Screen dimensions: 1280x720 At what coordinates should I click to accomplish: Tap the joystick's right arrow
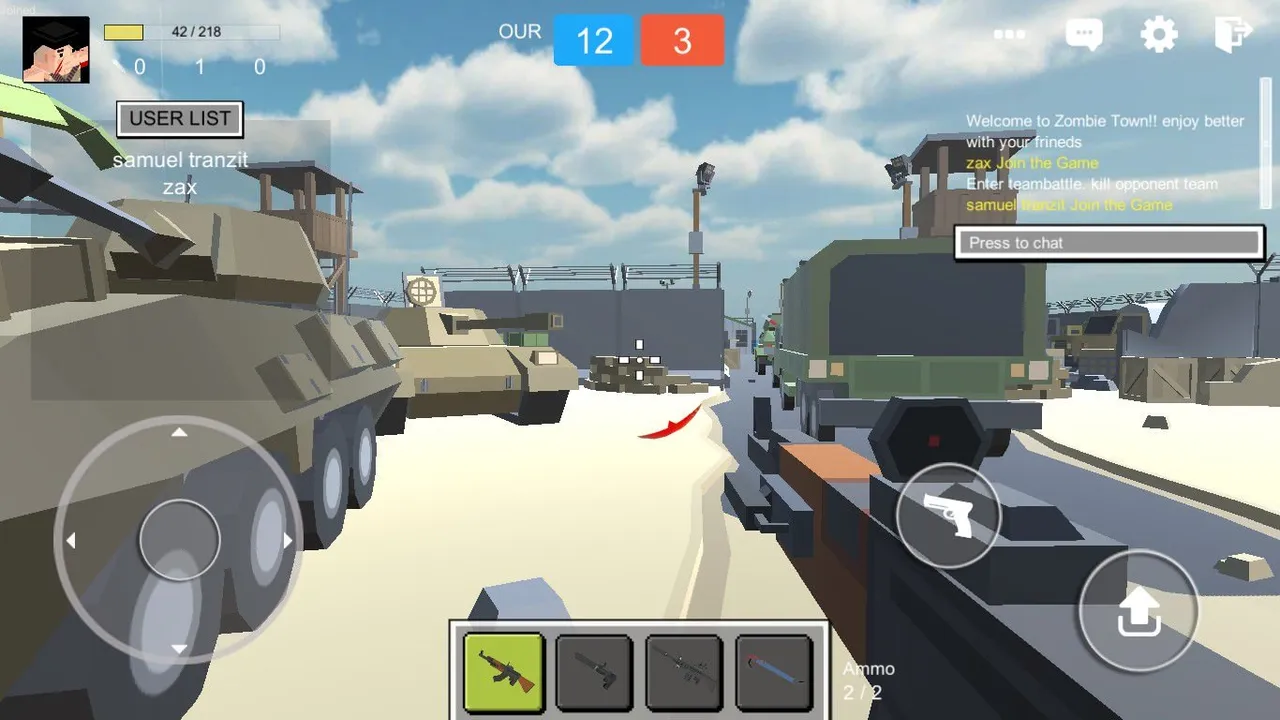click(x=288, y=541)
